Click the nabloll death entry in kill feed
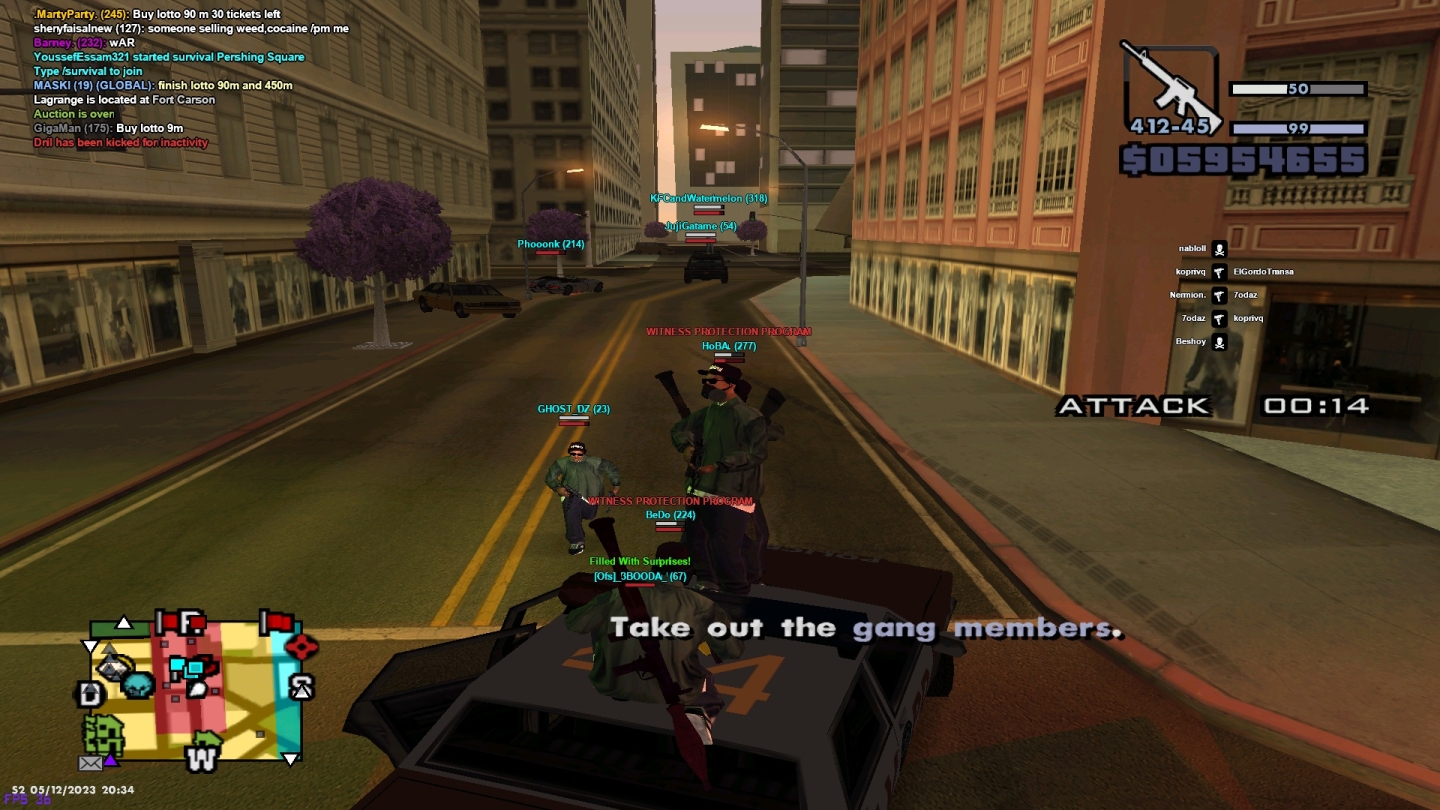 pos(1192,249)
